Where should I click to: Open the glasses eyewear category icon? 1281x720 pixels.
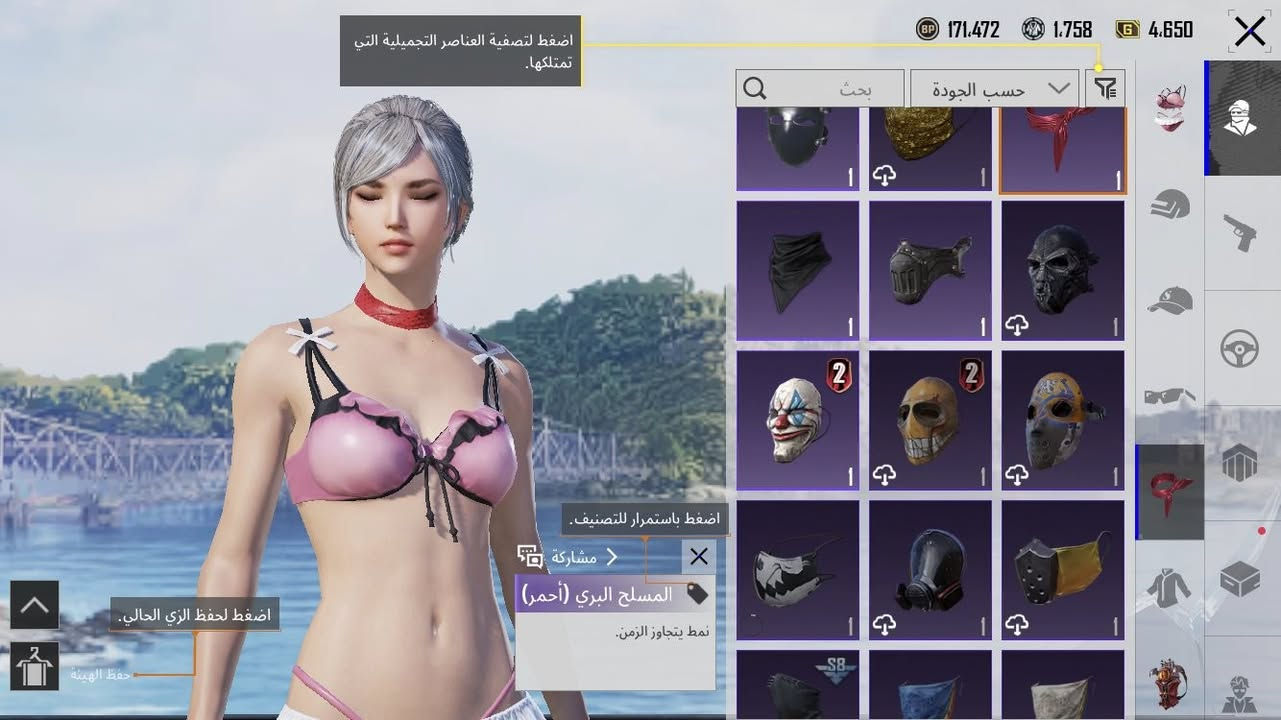1170,395
